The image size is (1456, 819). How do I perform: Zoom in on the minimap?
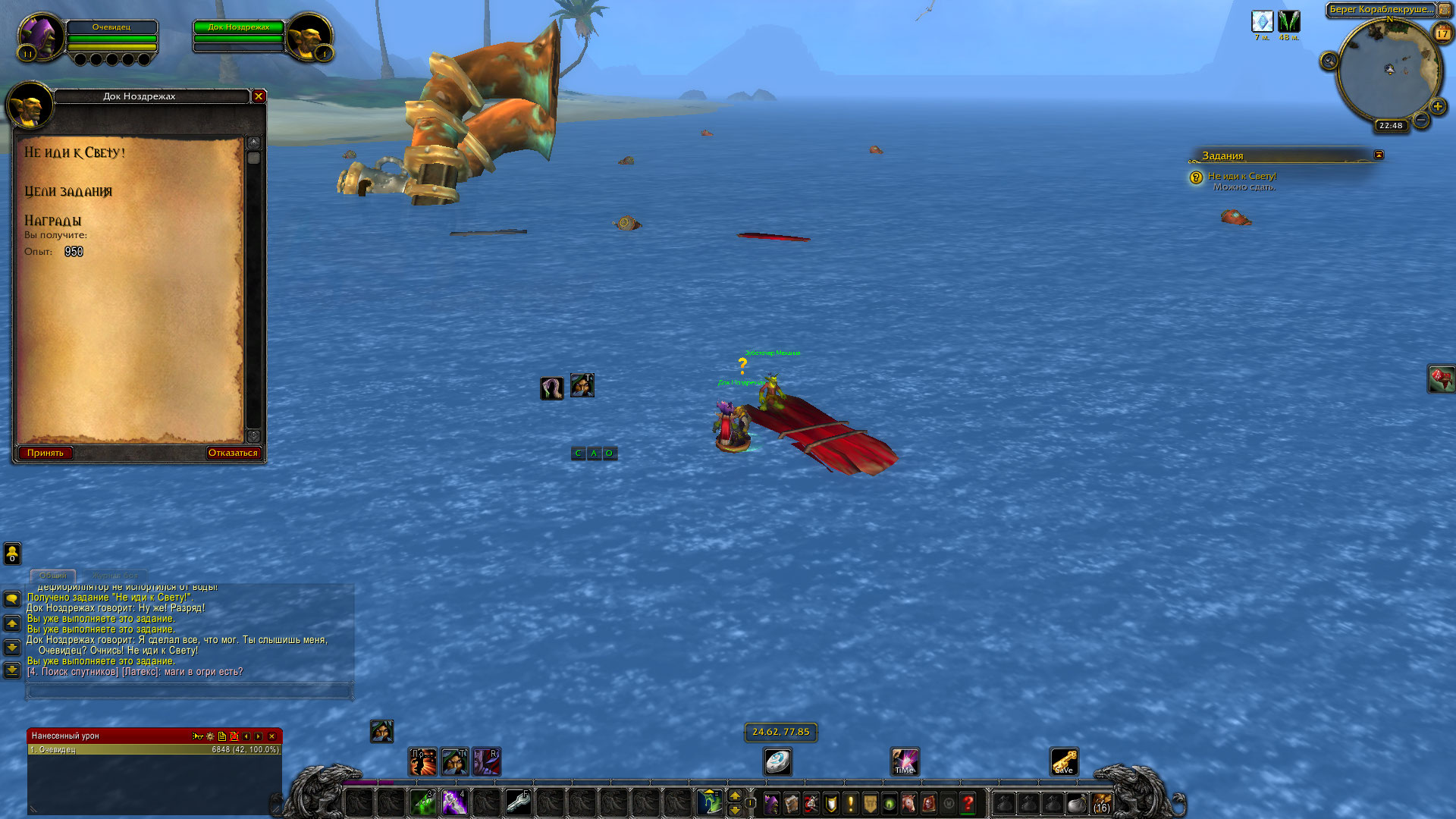point(1437,106)
